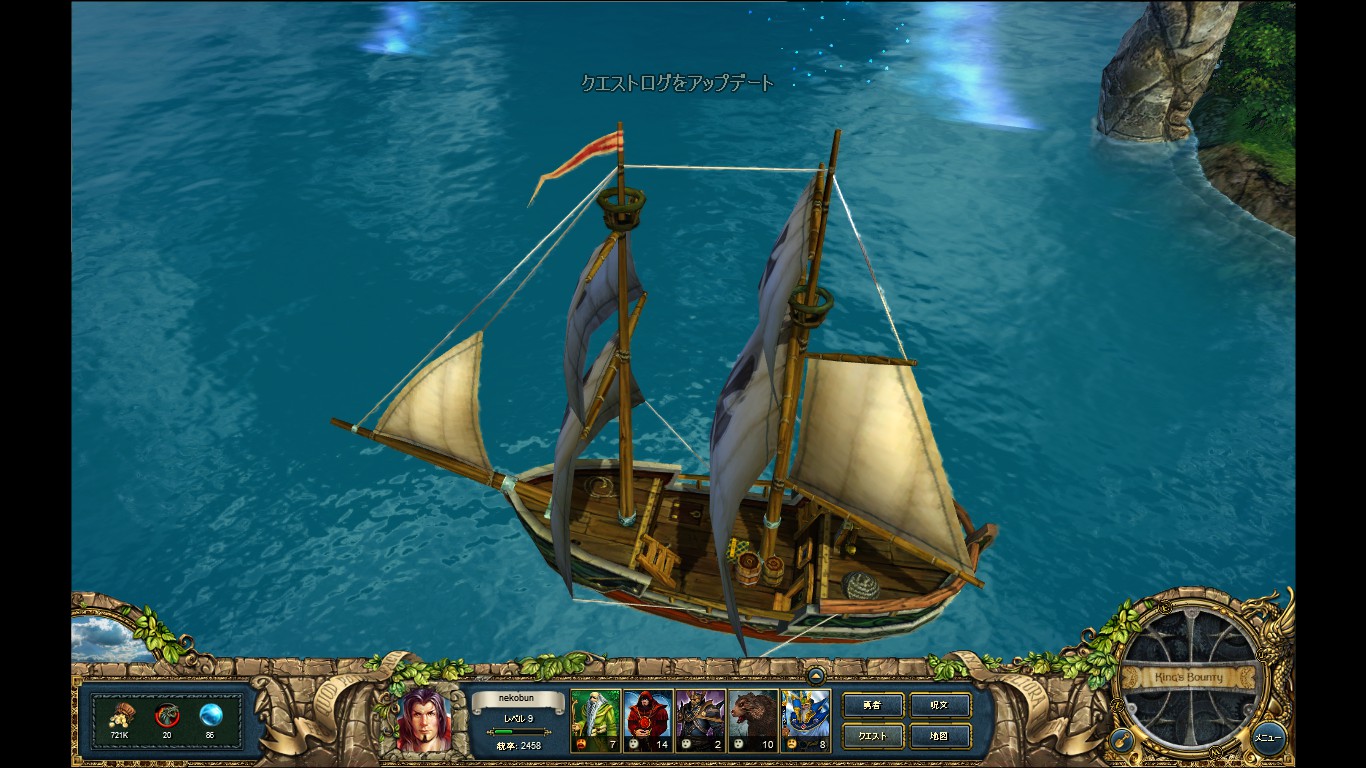This screenshot has width=1366, height=768.
Task: Activate the shovel dig button
Action: (1121, 740)
